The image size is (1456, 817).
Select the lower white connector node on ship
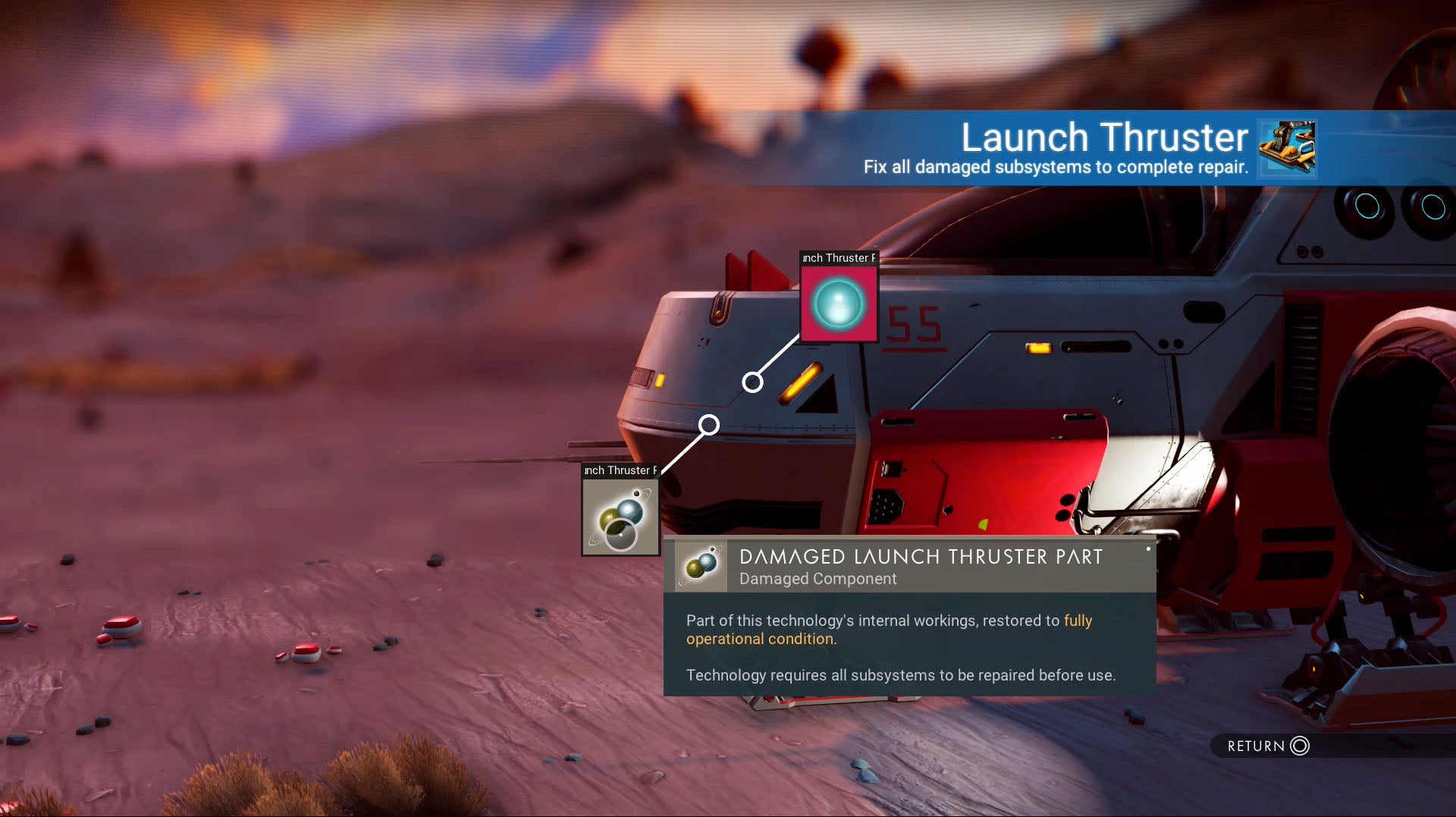point(708,425)
